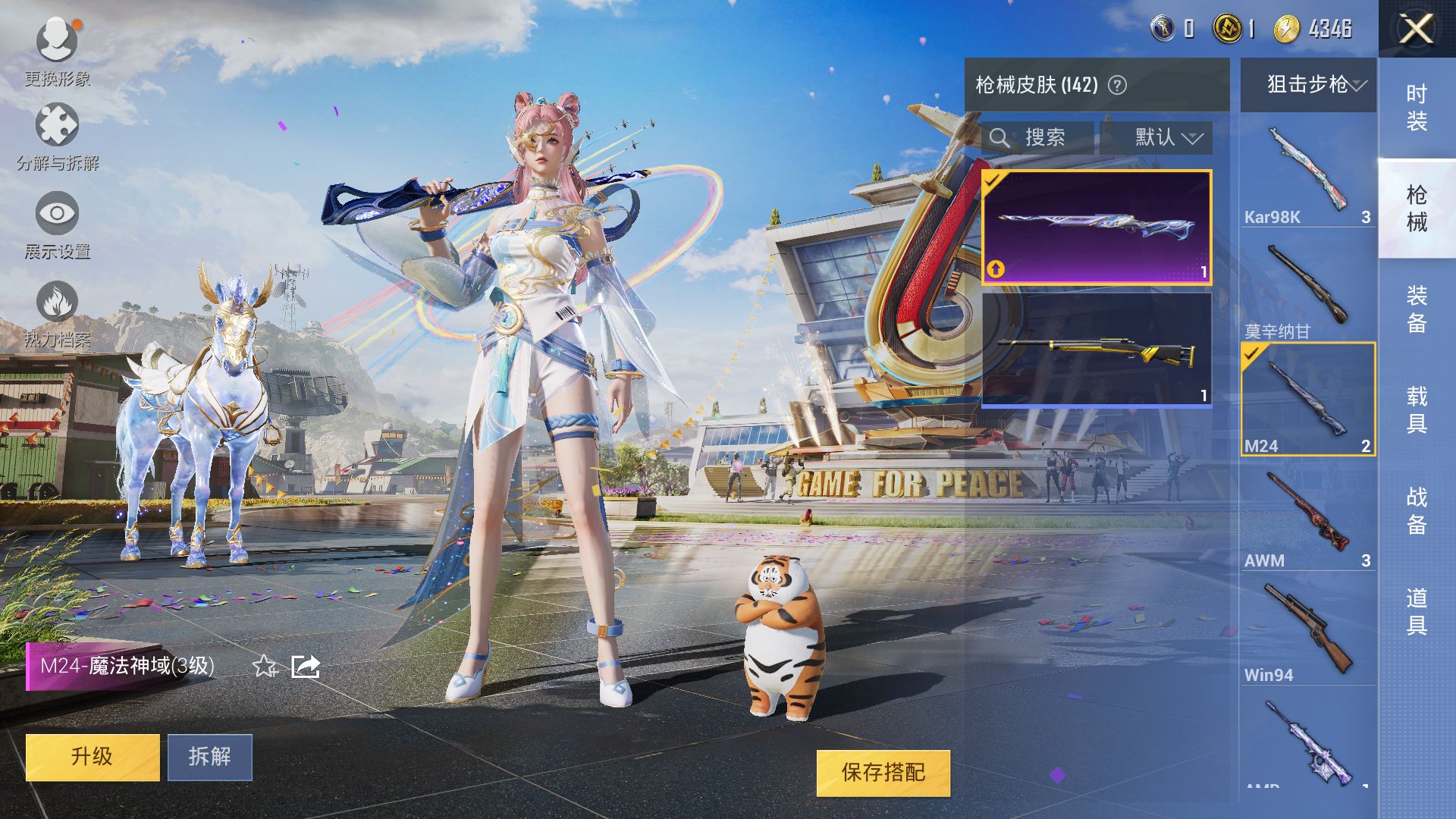The image size is (1456, 819).
Task: Choose the 莫辛纳甘 rifle entry
Action: tap(1307, 290)
